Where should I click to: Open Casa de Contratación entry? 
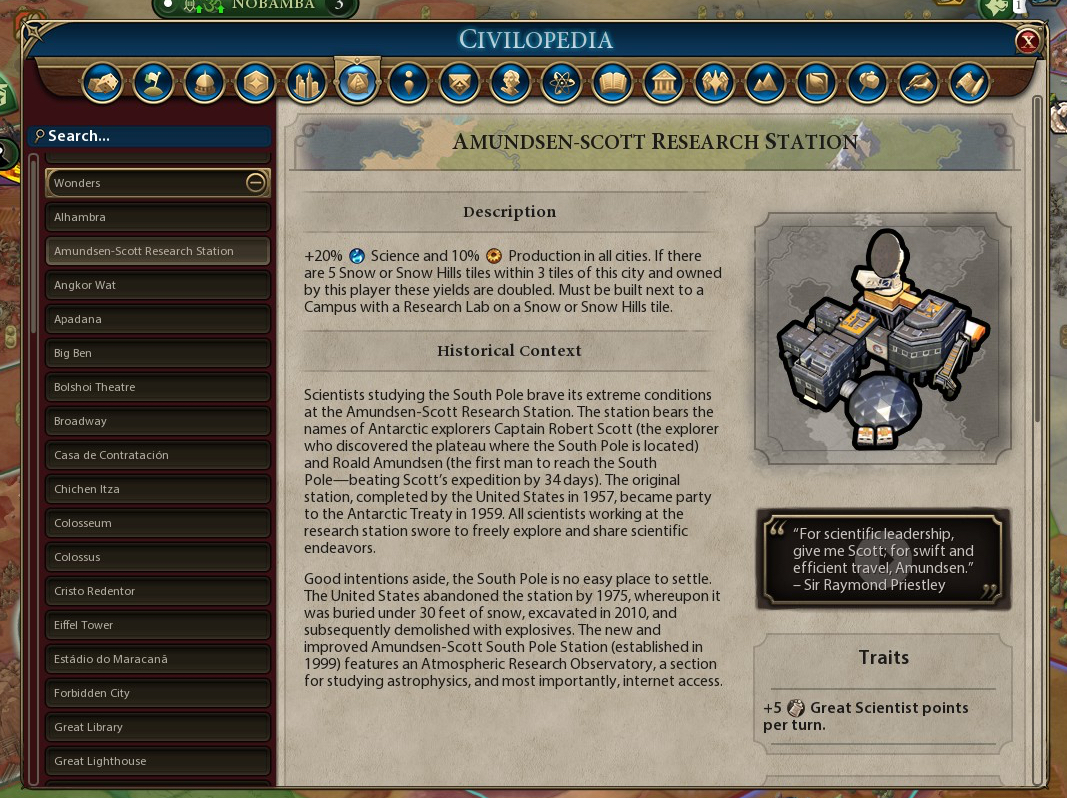click(158, 455)
